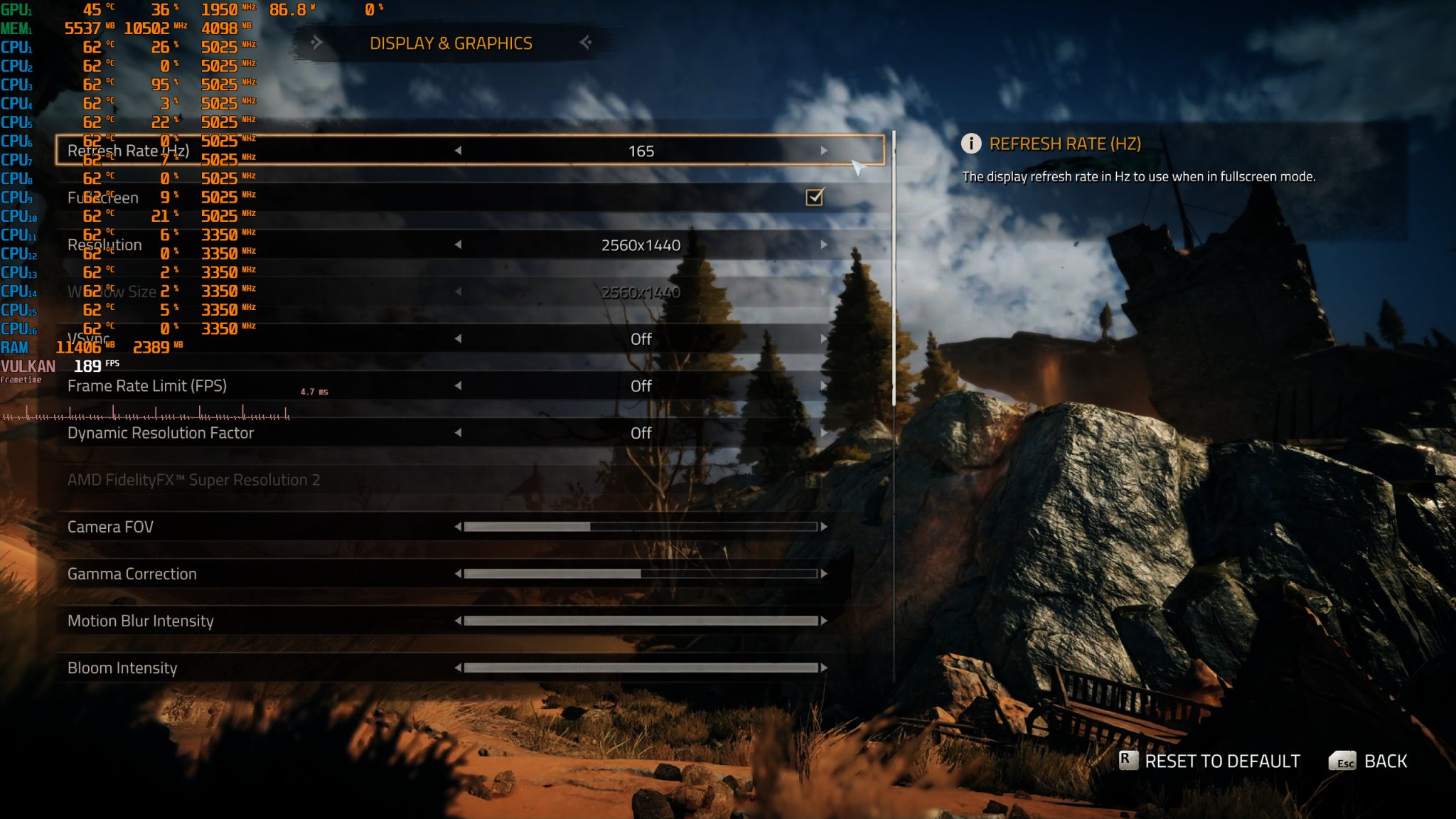Click left arrow to lower Refresh Rate
The width and height of the screenshot is (1456, 819).
click(x=459, y=150)
